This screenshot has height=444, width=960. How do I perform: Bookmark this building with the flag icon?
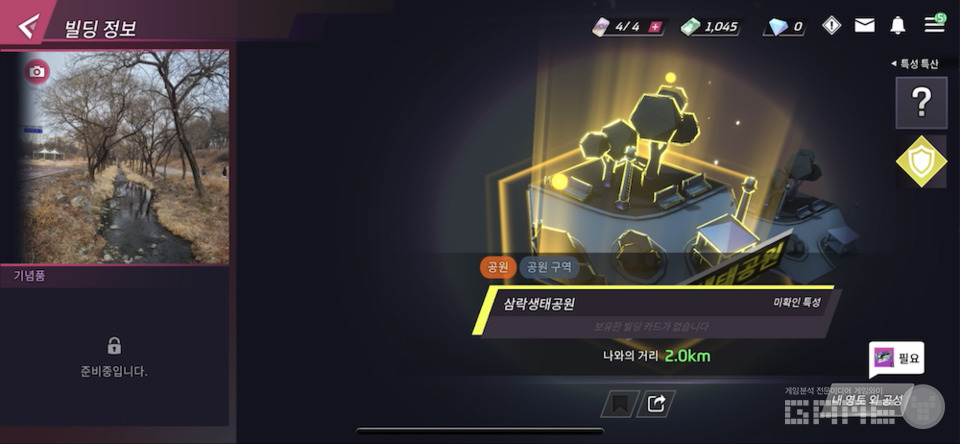click(618, 403)
